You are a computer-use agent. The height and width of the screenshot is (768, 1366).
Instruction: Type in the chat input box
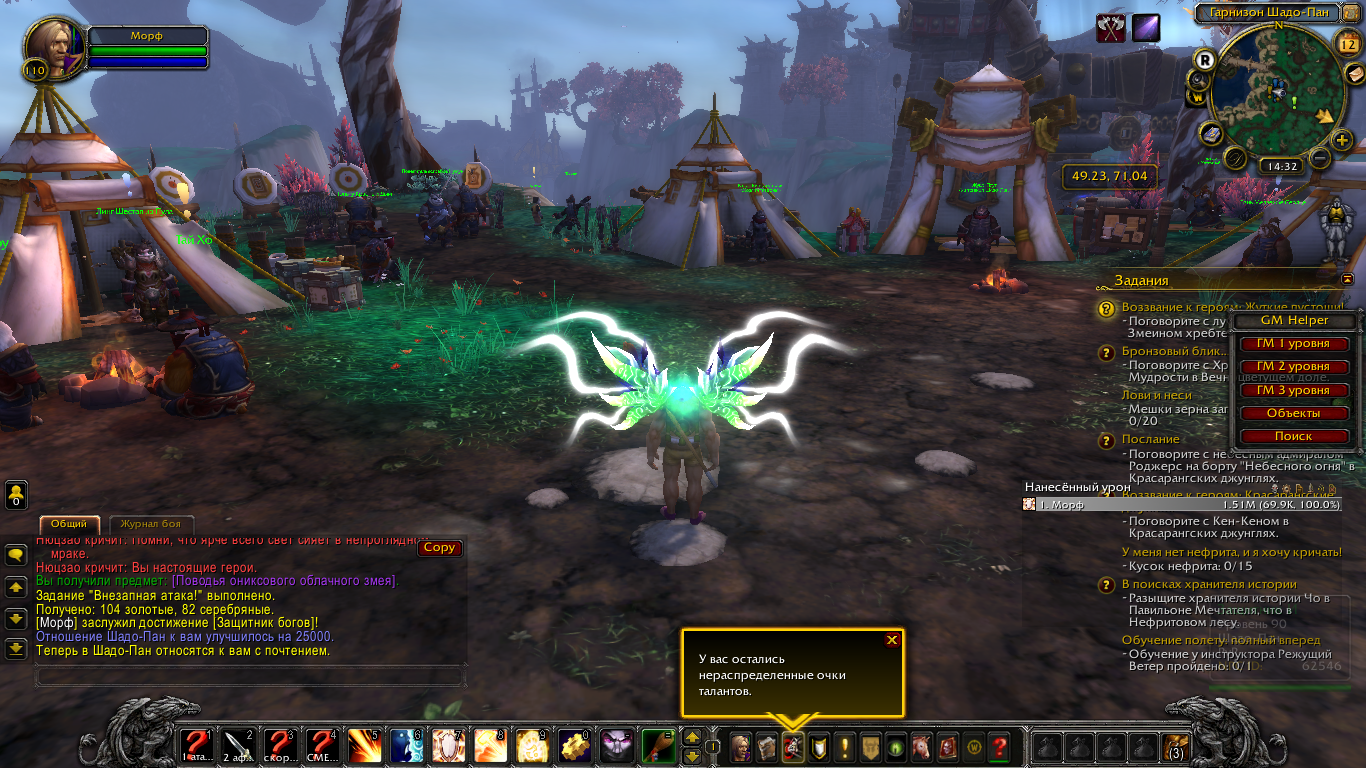coord(250,677)
